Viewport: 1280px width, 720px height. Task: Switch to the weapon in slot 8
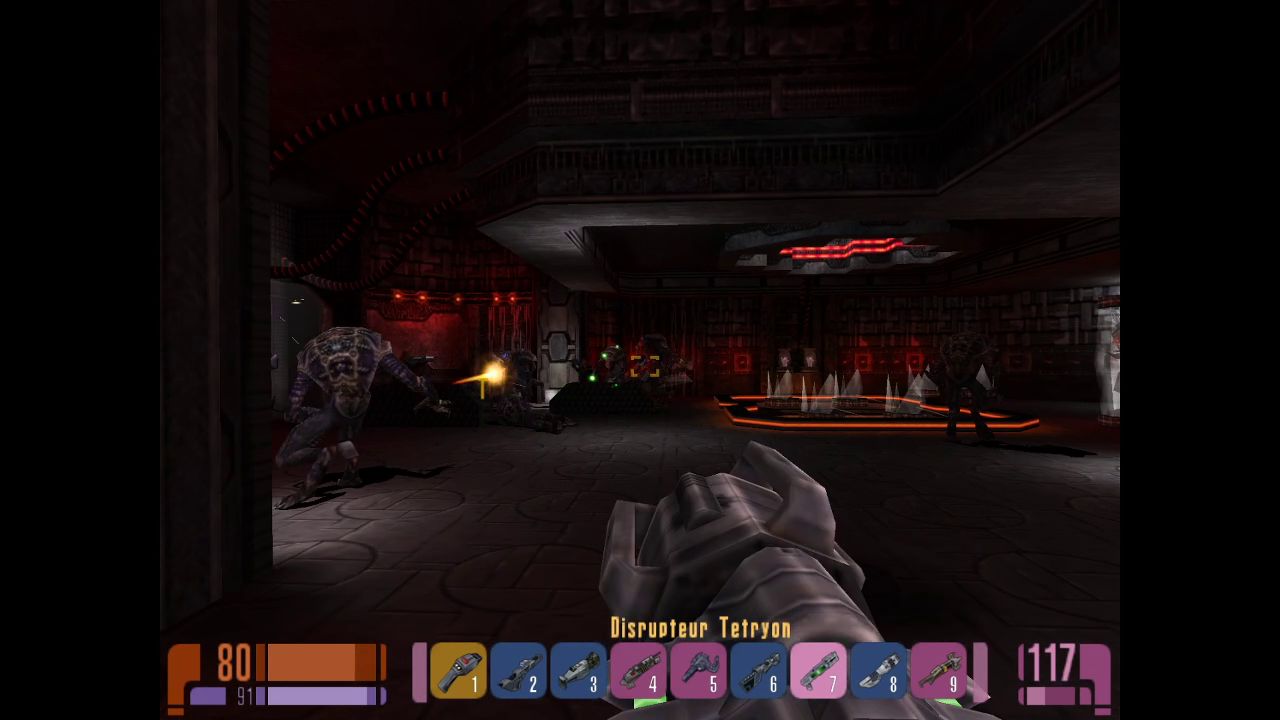click(x=878, y=670)
